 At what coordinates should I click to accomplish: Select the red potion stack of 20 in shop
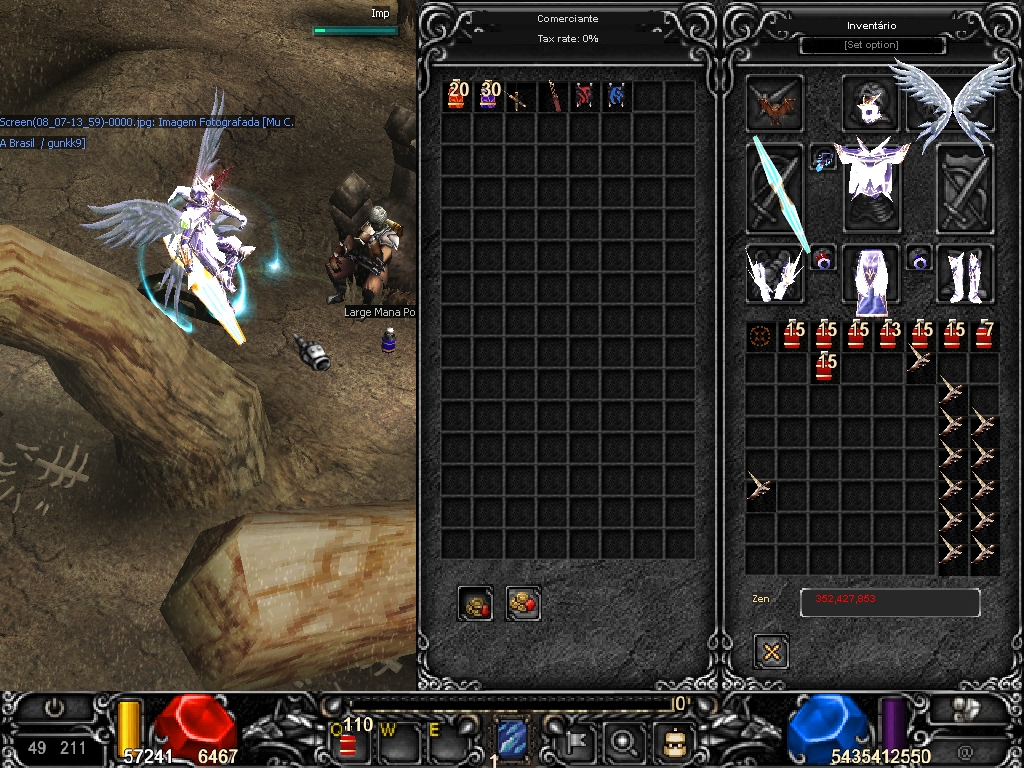pos(457,96)
